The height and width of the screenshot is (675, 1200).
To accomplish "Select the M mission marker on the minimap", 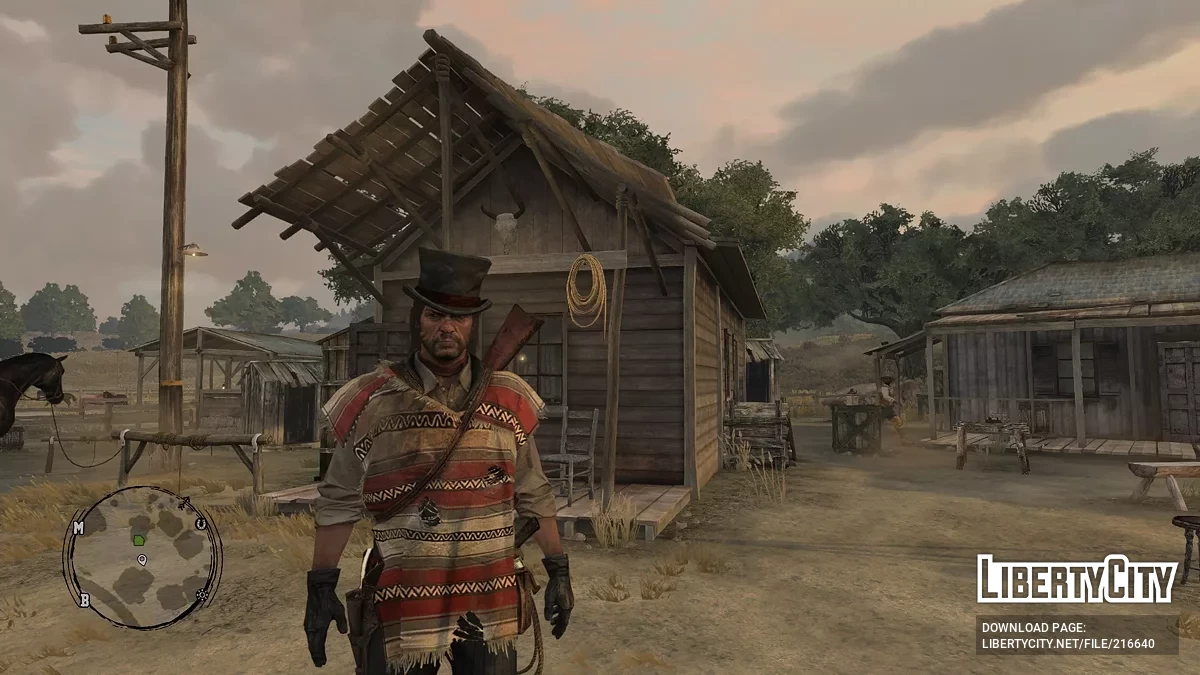I will [78, 527].
